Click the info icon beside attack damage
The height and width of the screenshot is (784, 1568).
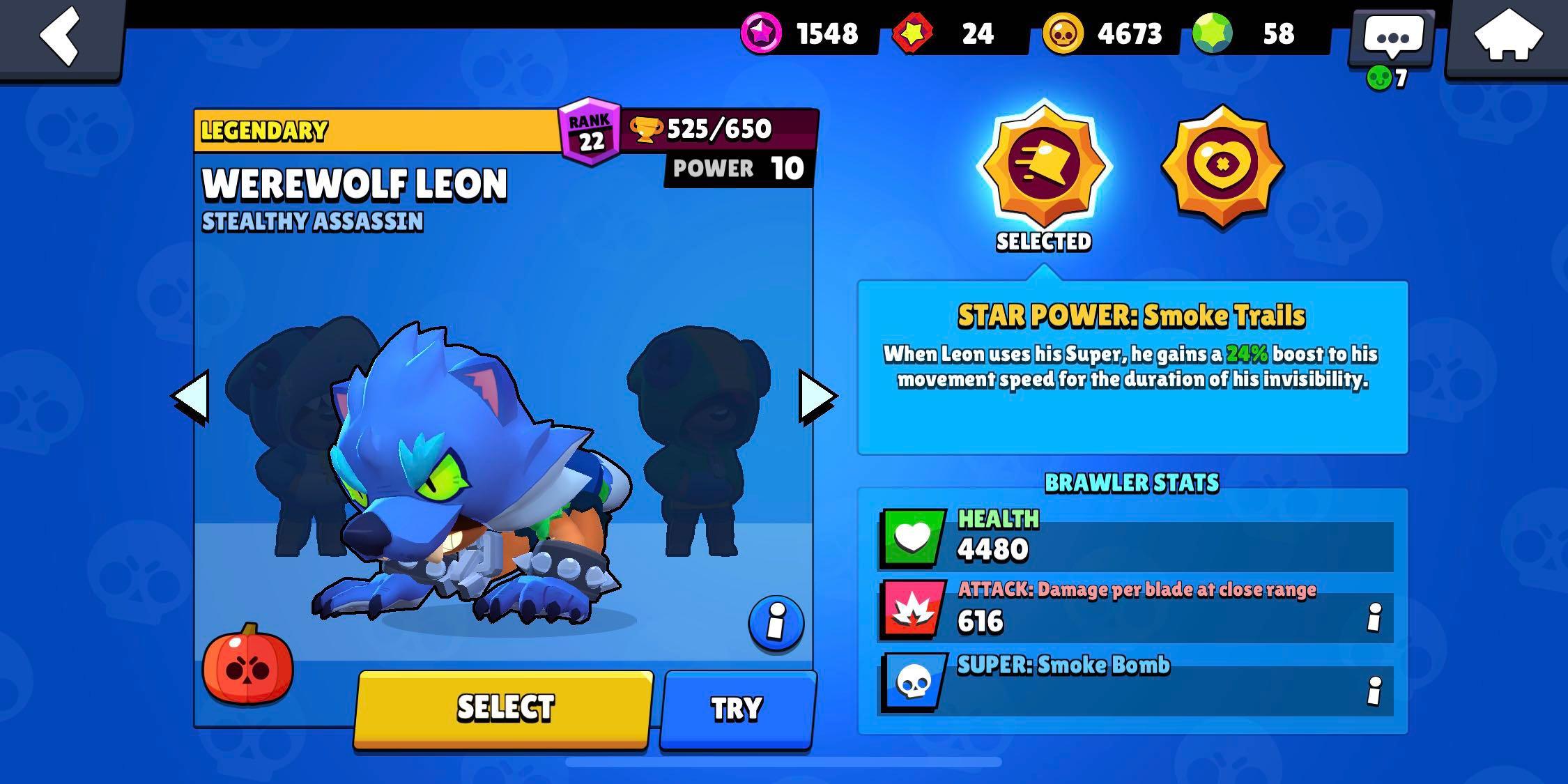(1376, 617)
